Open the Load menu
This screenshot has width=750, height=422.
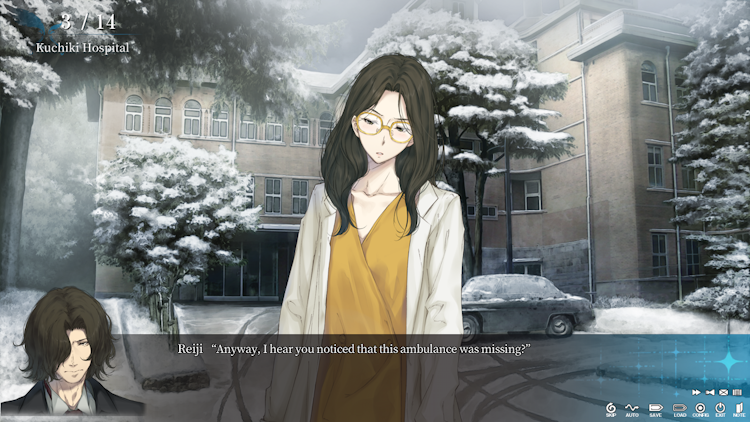pos(679,408)
